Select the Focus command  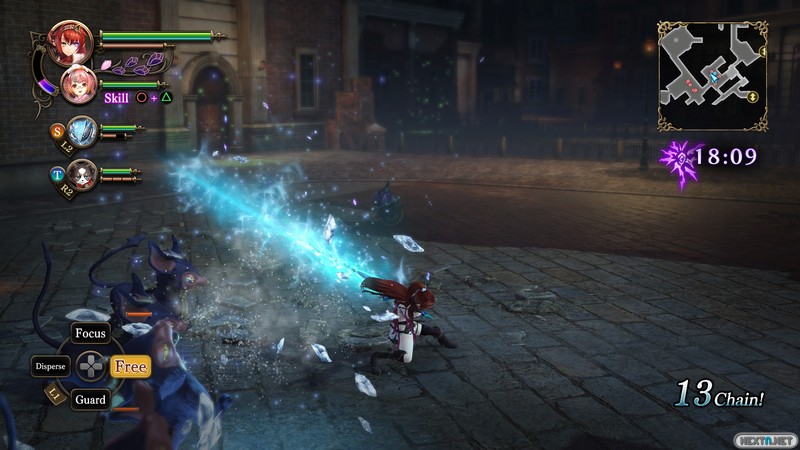click(91, 333)
